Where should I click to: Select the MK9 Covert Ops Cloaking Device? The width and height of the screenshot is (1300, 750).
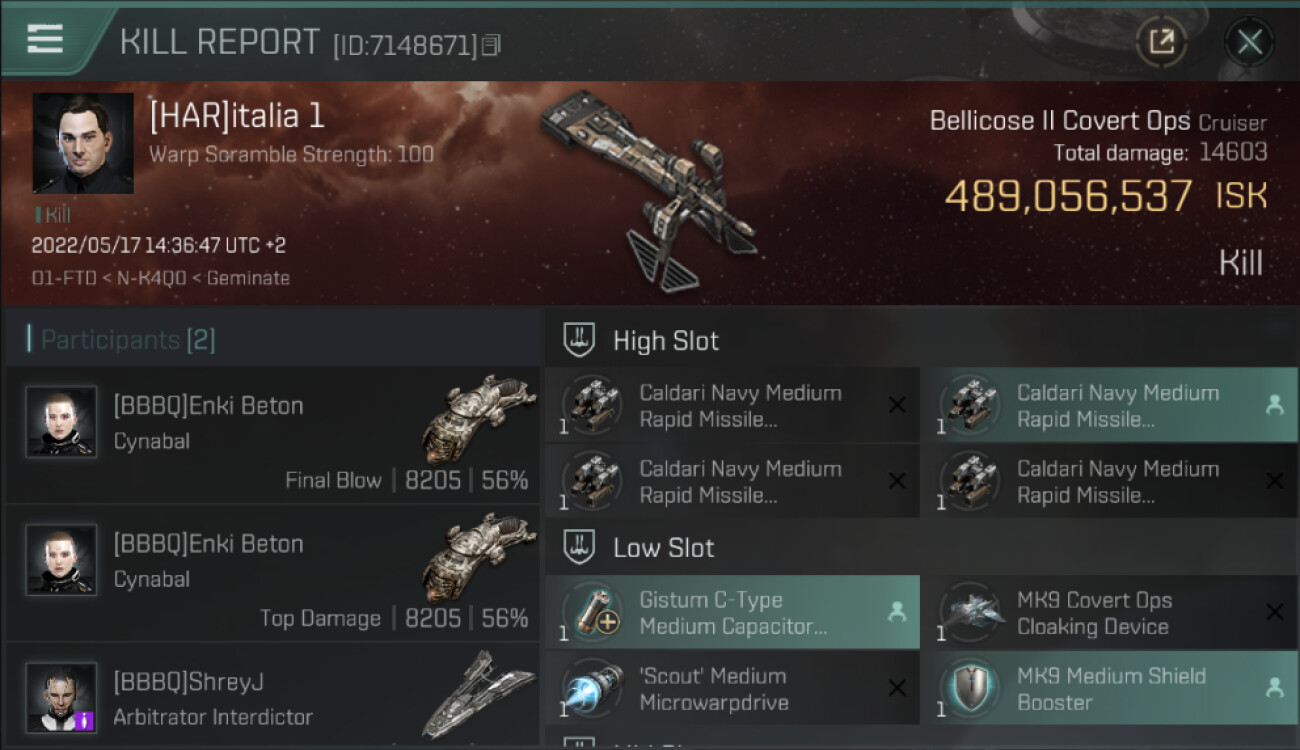pos(1109,613)
